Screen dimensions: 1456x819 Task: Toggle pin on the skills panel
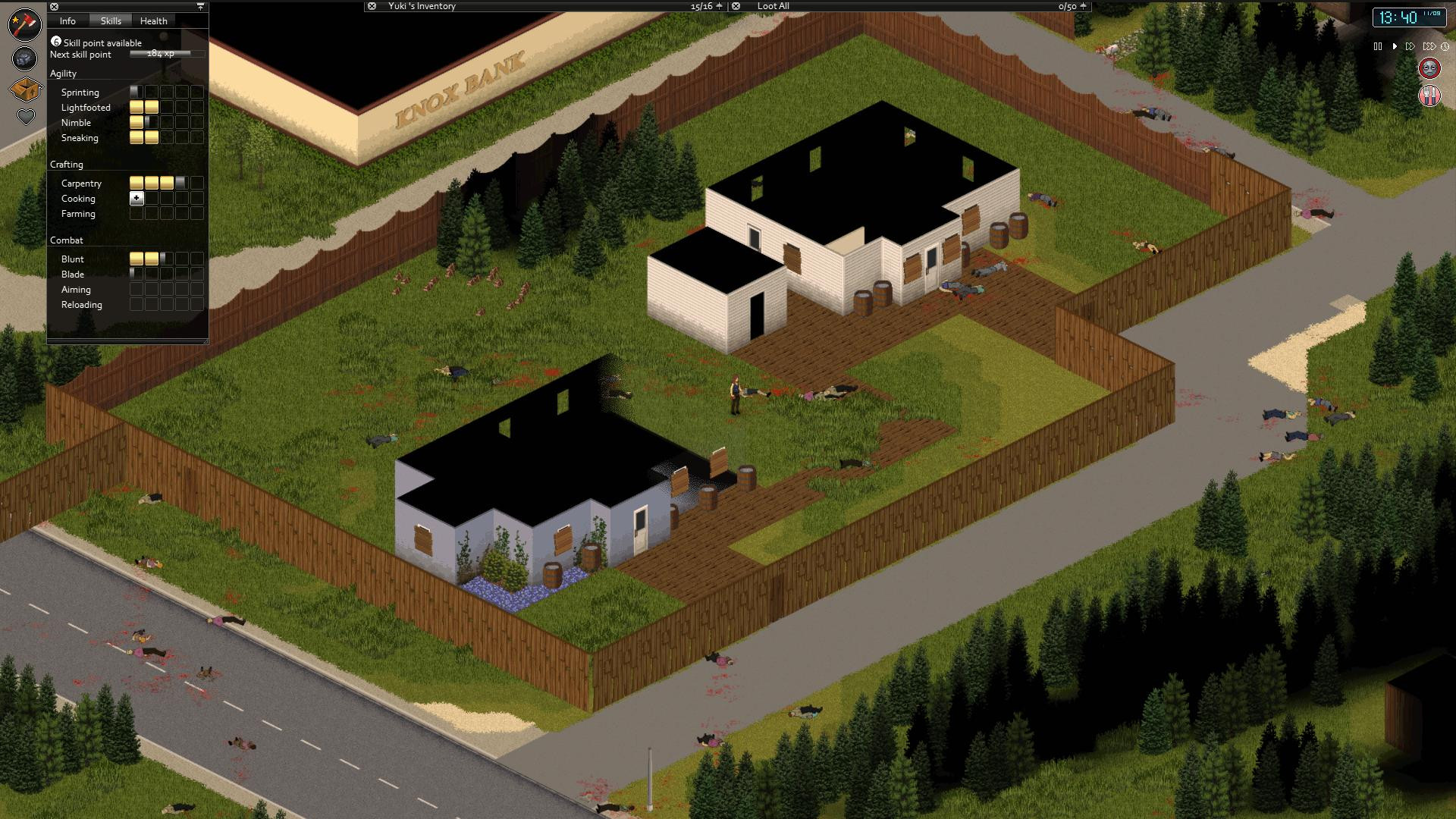coord(199,6)
